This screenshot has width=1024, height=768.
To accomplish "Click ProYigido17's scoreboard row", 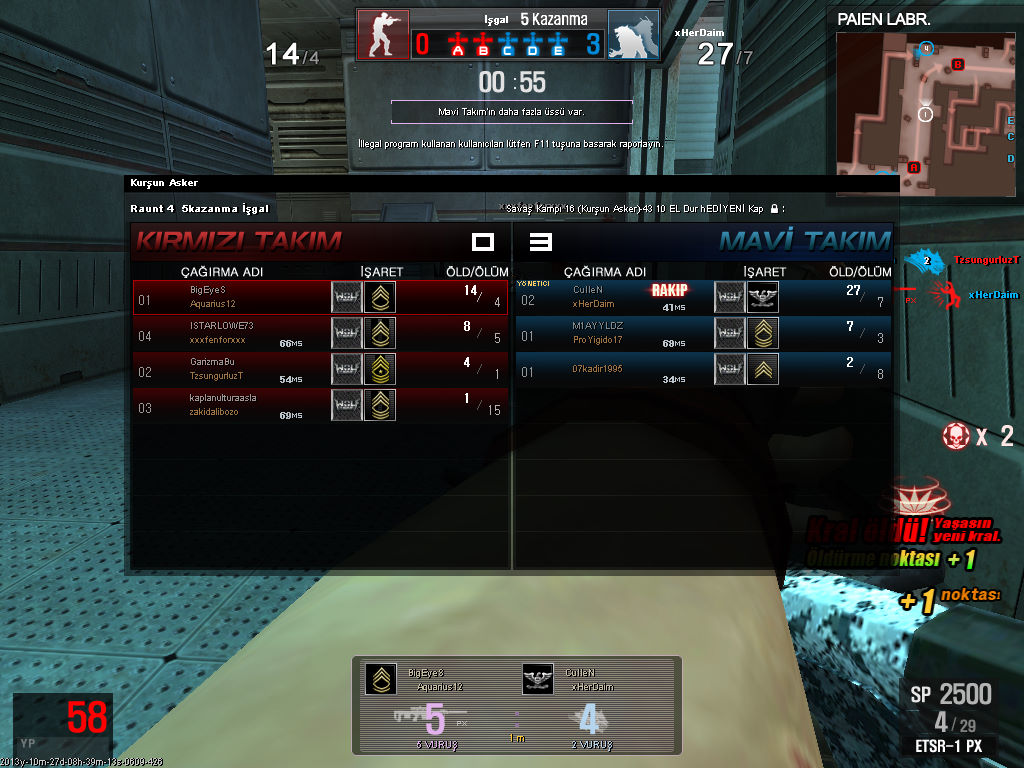I will point(703,333).
